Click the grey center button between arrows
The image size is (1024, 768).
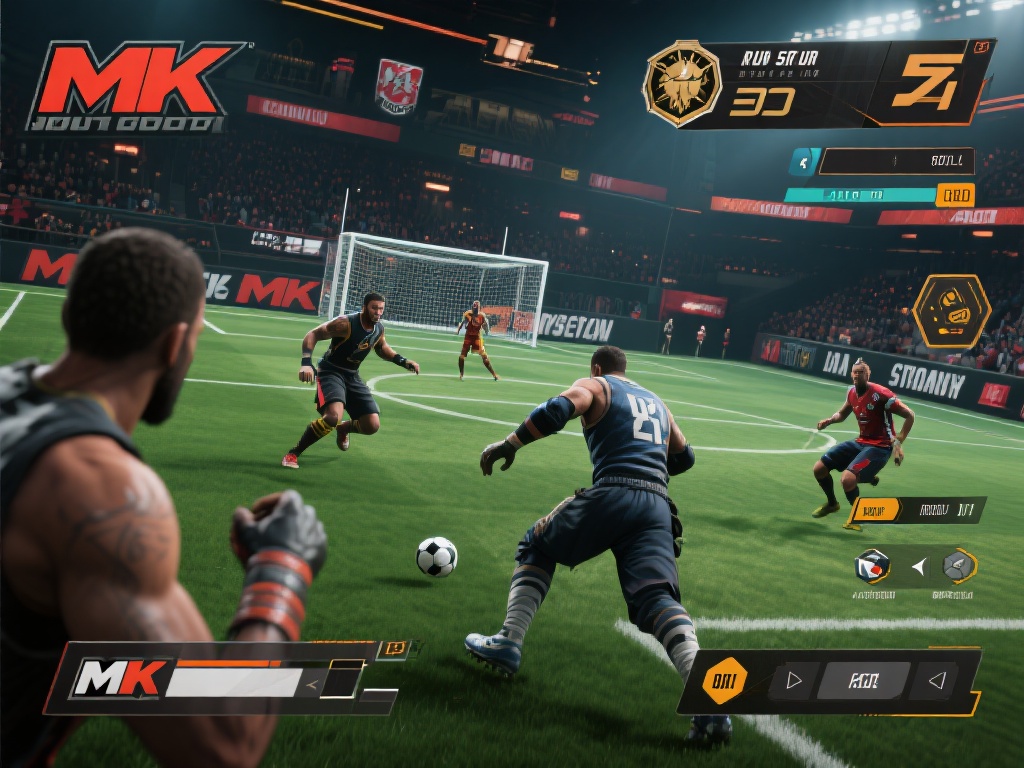tap(863, 681)
